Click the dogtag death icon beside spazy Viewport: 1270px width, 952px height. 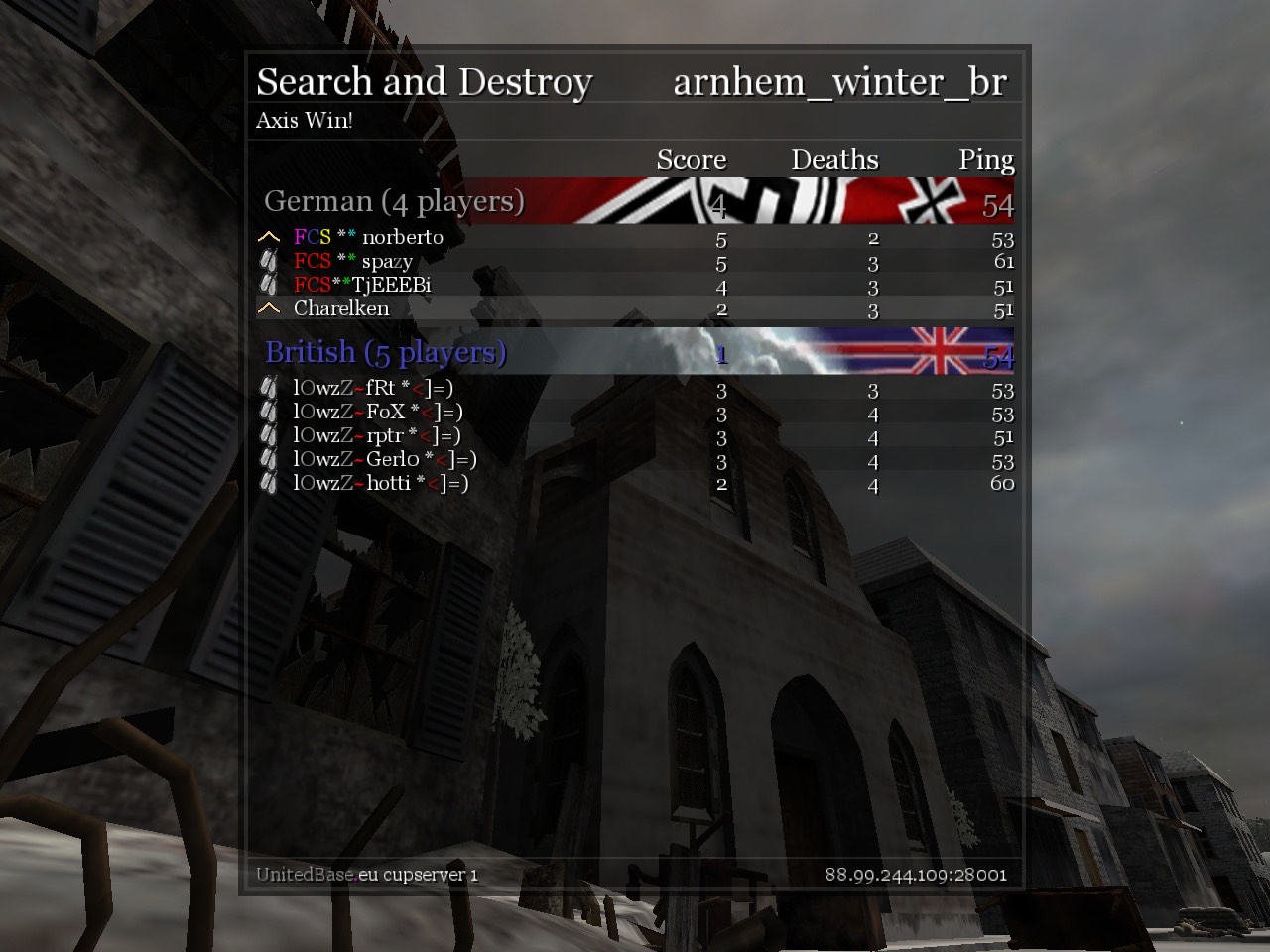pos(266,261)
